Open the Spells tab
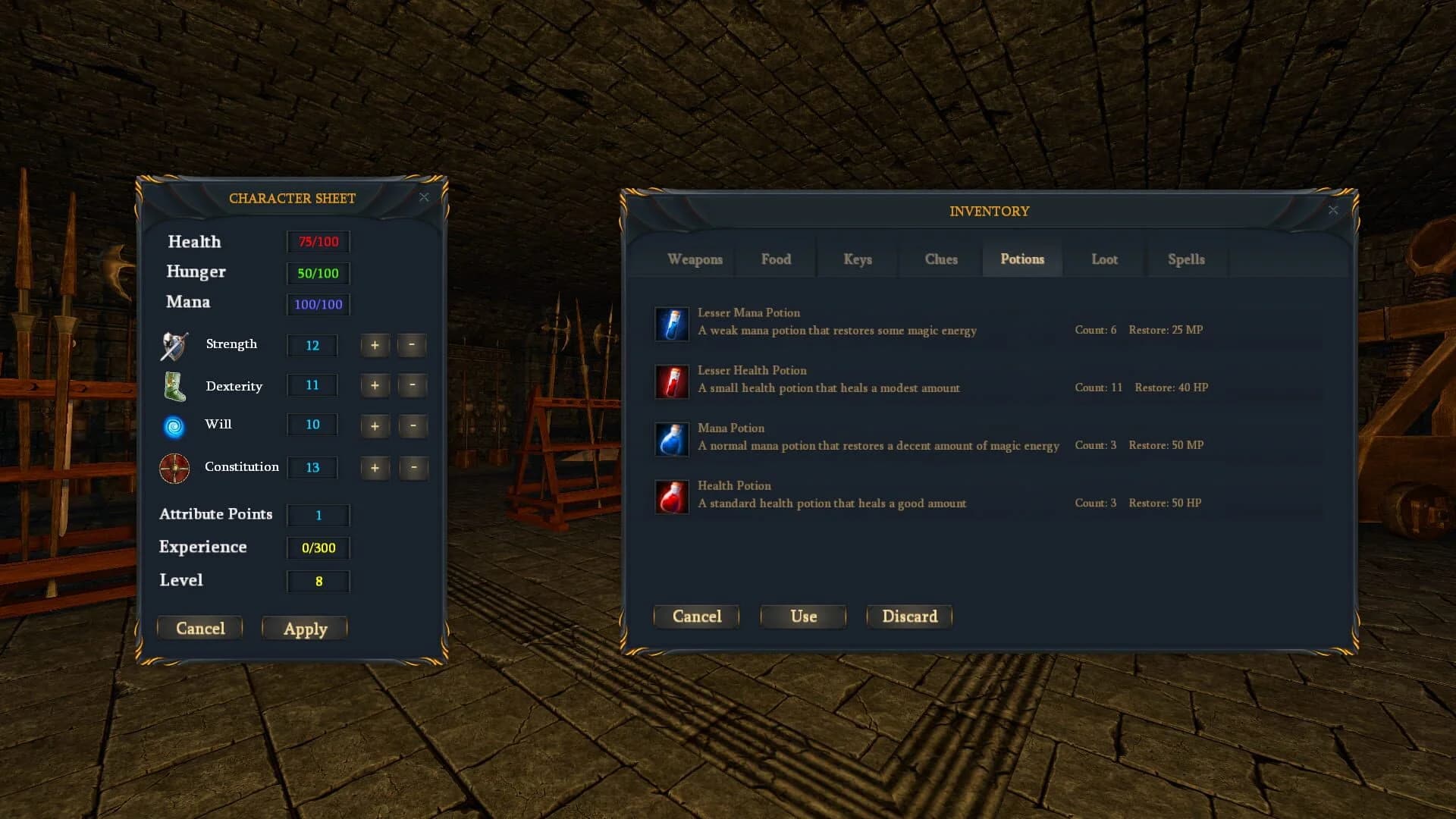1456x819 pixels. click(1186, 259)
